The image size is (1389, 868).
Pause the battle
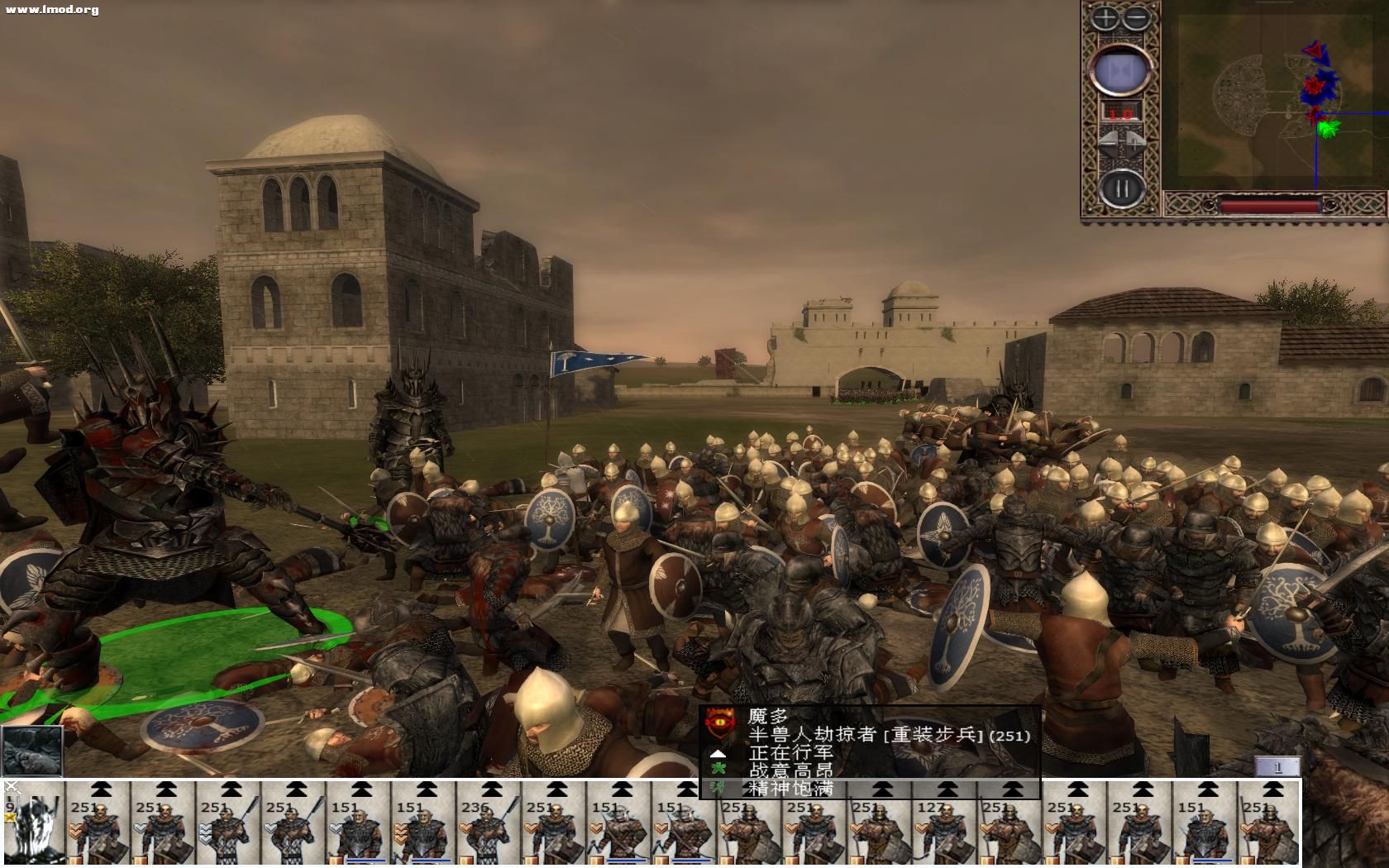tap(1121, 188)
